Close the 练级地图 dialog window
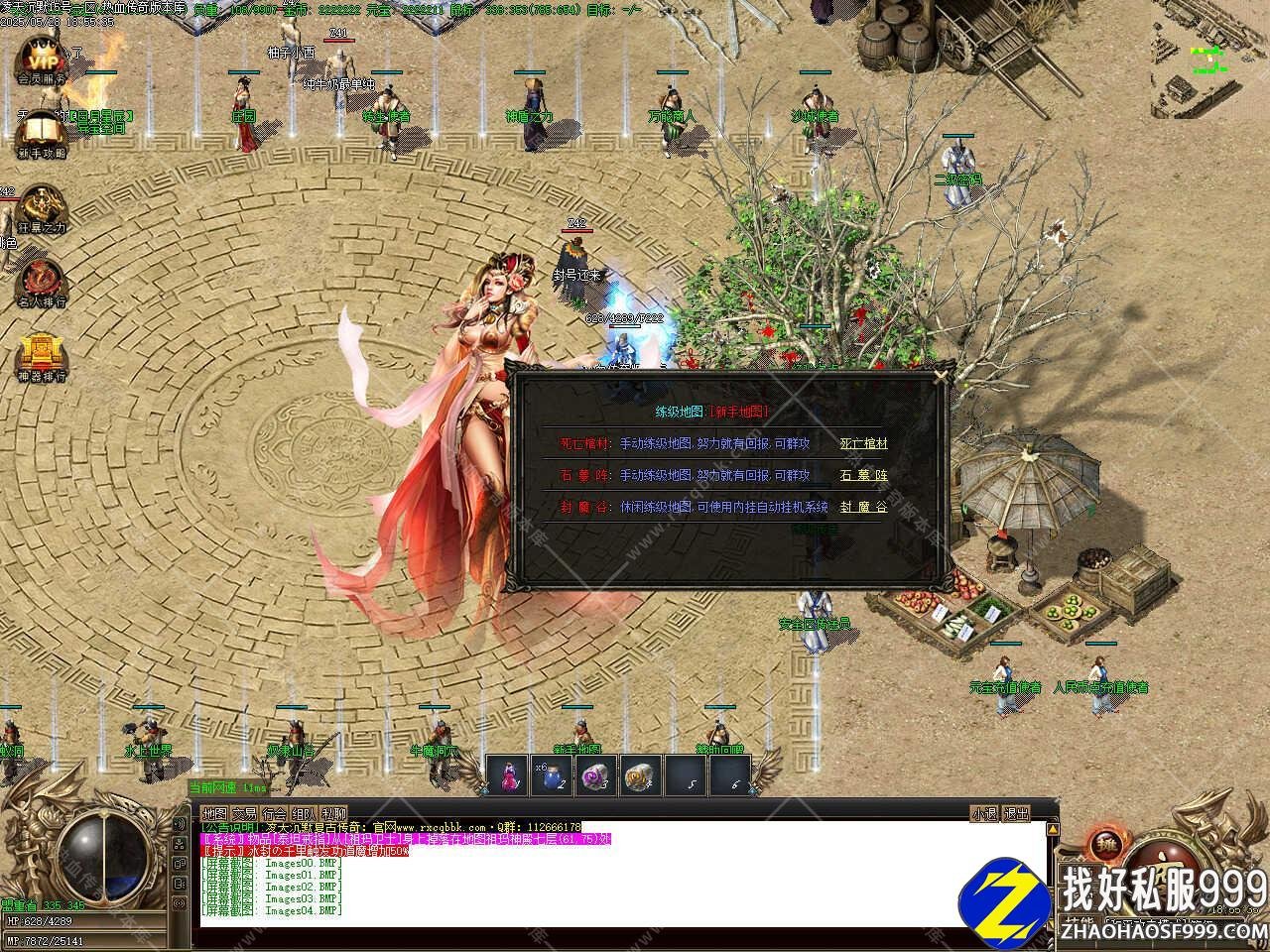 (x=941, y=375)
